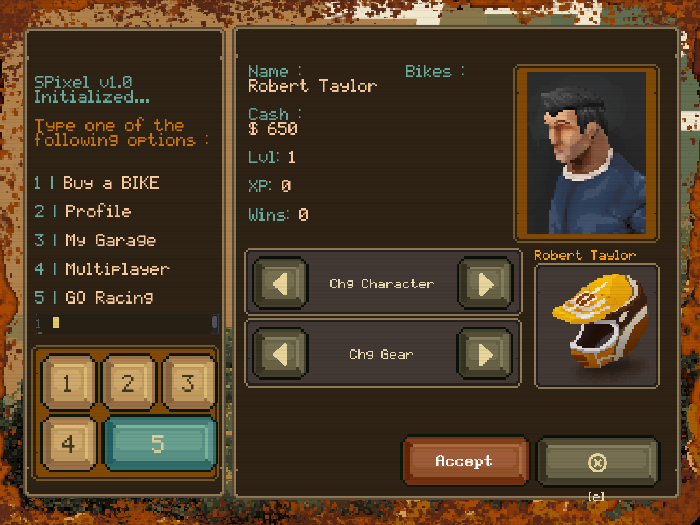
Task: Click the Robert Taylor character portrait
Action: pyautogui.click(x=586, y=153)
